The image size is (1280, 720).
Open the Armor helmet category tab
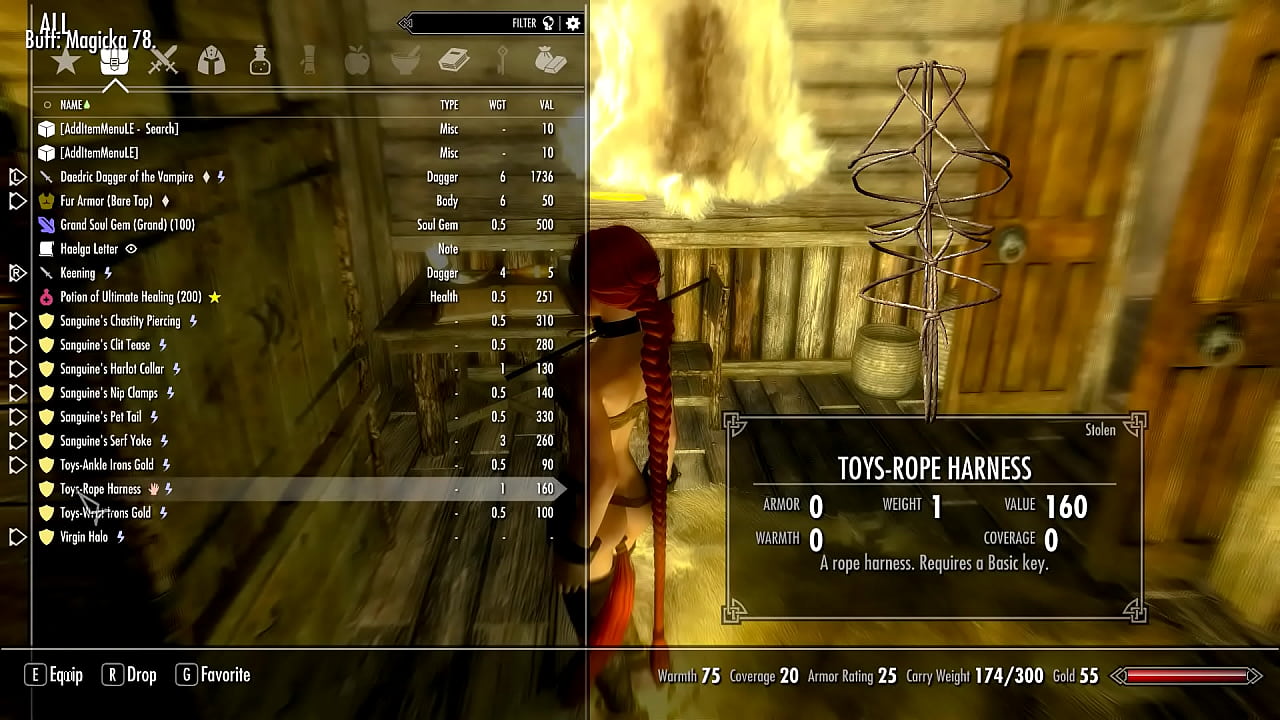pyautogui.click(x=211, y=62)
